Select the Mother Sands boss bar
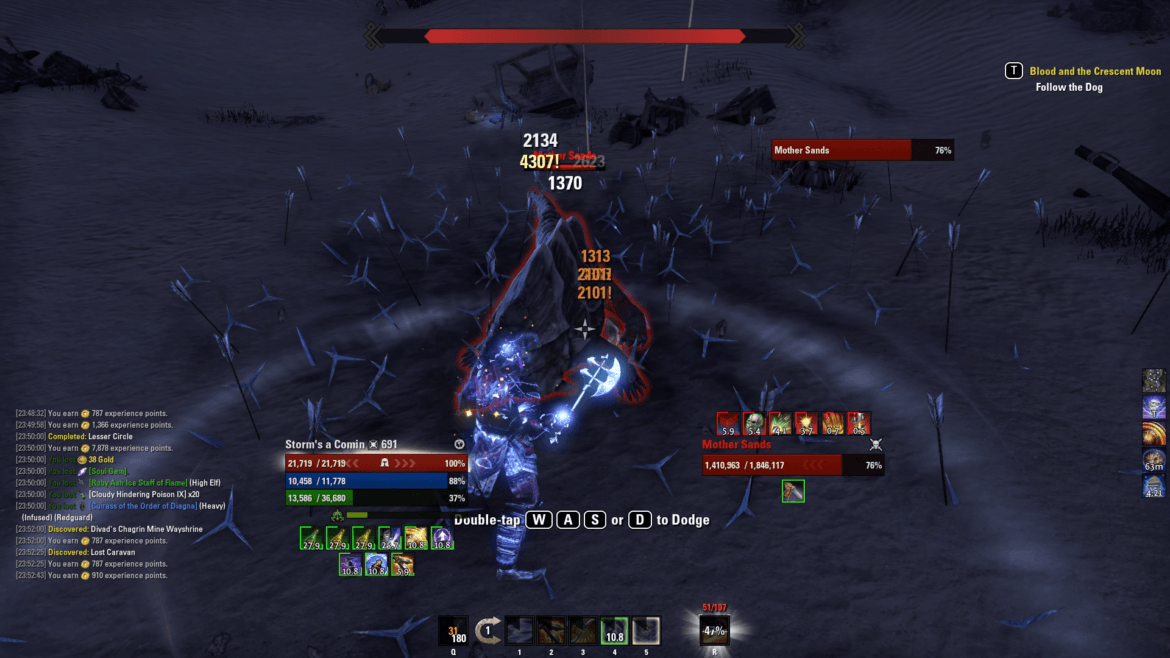This screenshot has height=658, width=1170. click(x=862, y=150)
